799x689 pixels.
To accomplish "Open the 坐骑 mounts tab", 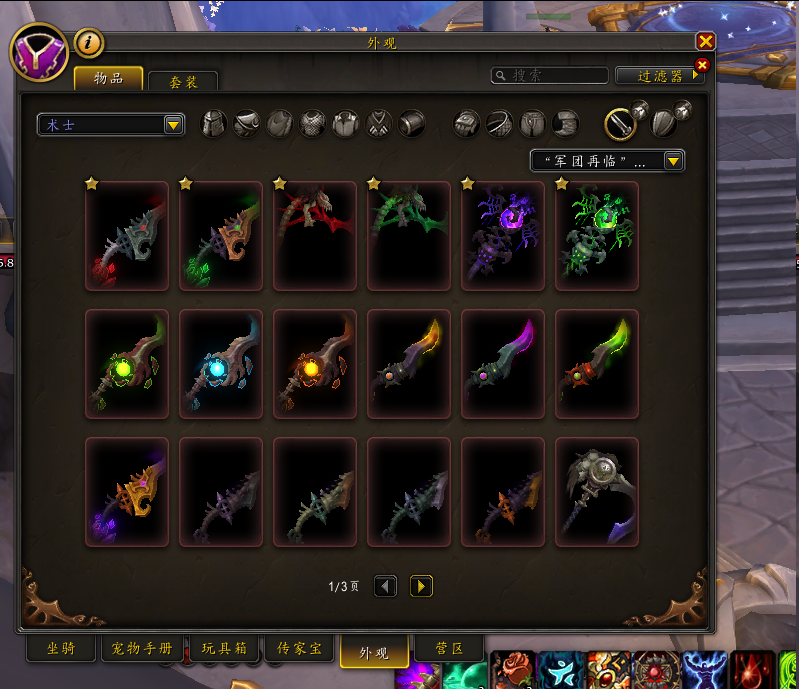I will [60, 648].
